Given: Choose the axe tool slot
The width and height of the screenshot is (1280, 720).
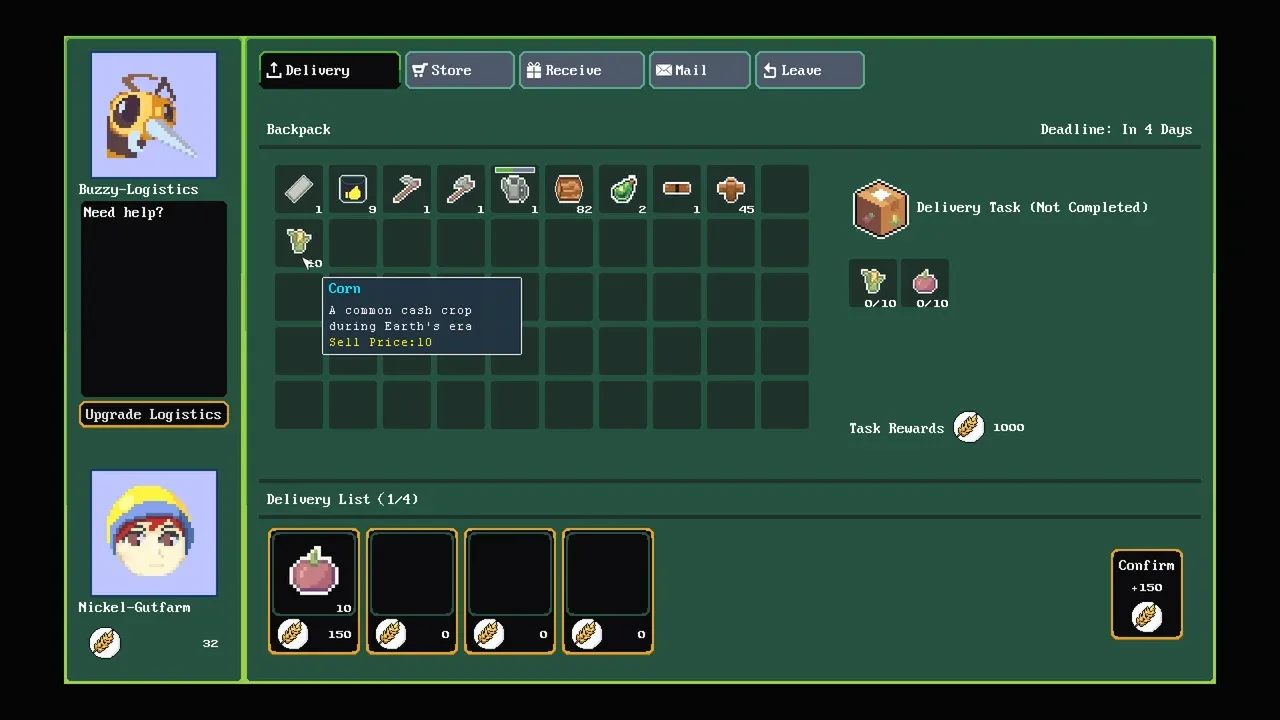Looking at the screenshot, I should tap(461, 189).
